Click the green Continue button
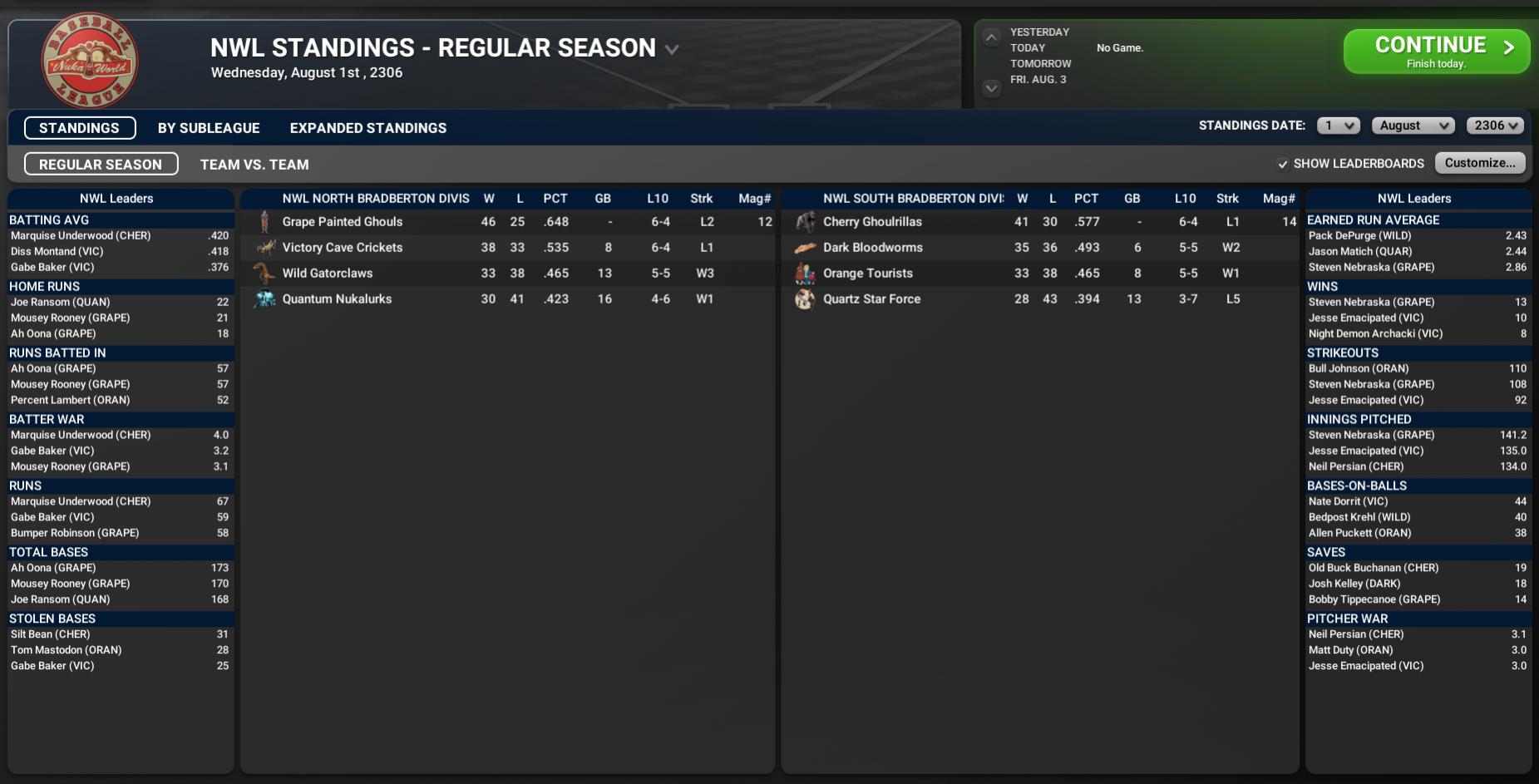Screen dimensions: 1539x784 tap(1436, 52)
